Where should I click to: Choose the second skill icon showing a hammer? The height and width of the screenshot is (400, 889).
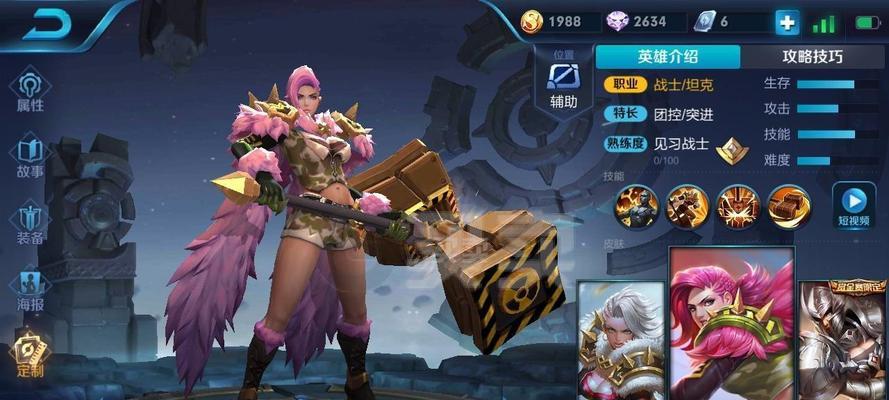pyautogui.click(x=688, y=205)
